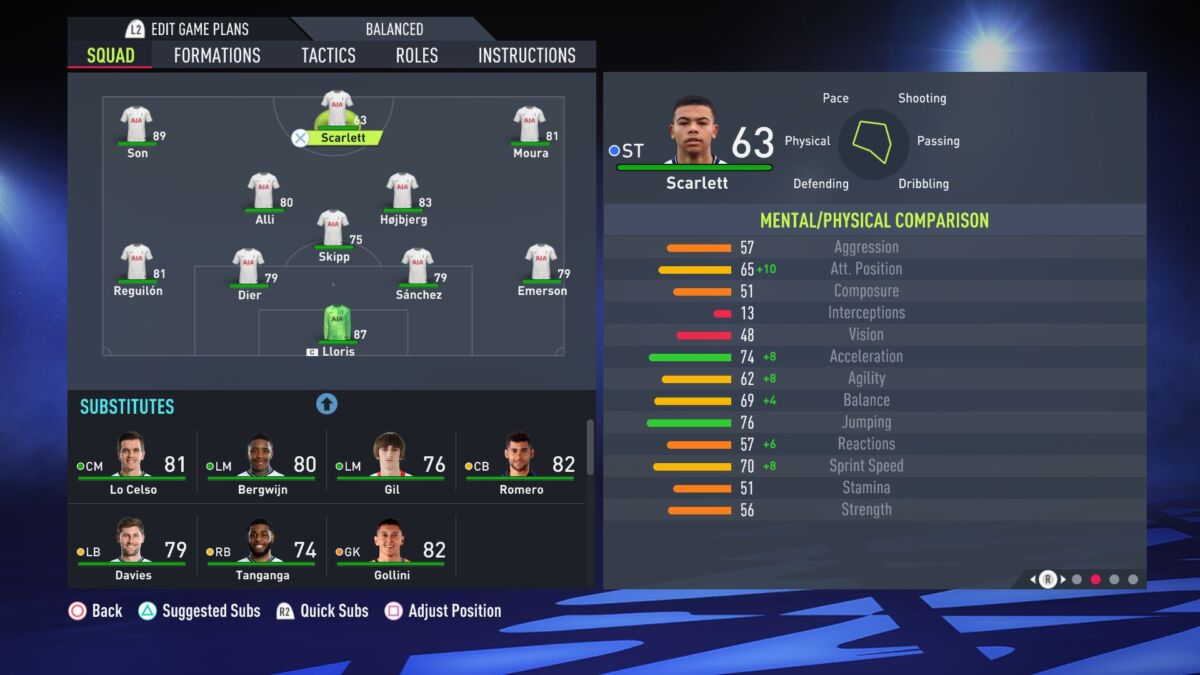Select striker Scarlett on the pitch

click(337, 110)
